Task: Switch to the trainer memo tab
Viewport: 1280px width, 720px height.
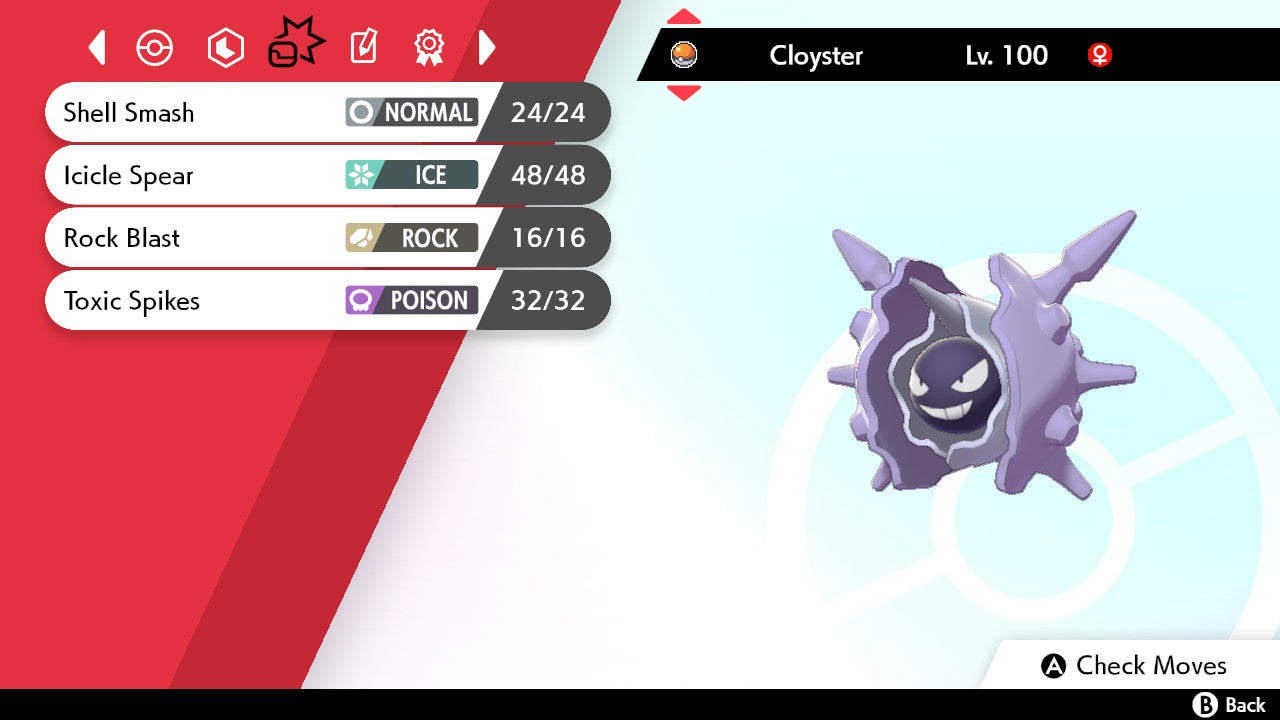Action: (364, 47)
